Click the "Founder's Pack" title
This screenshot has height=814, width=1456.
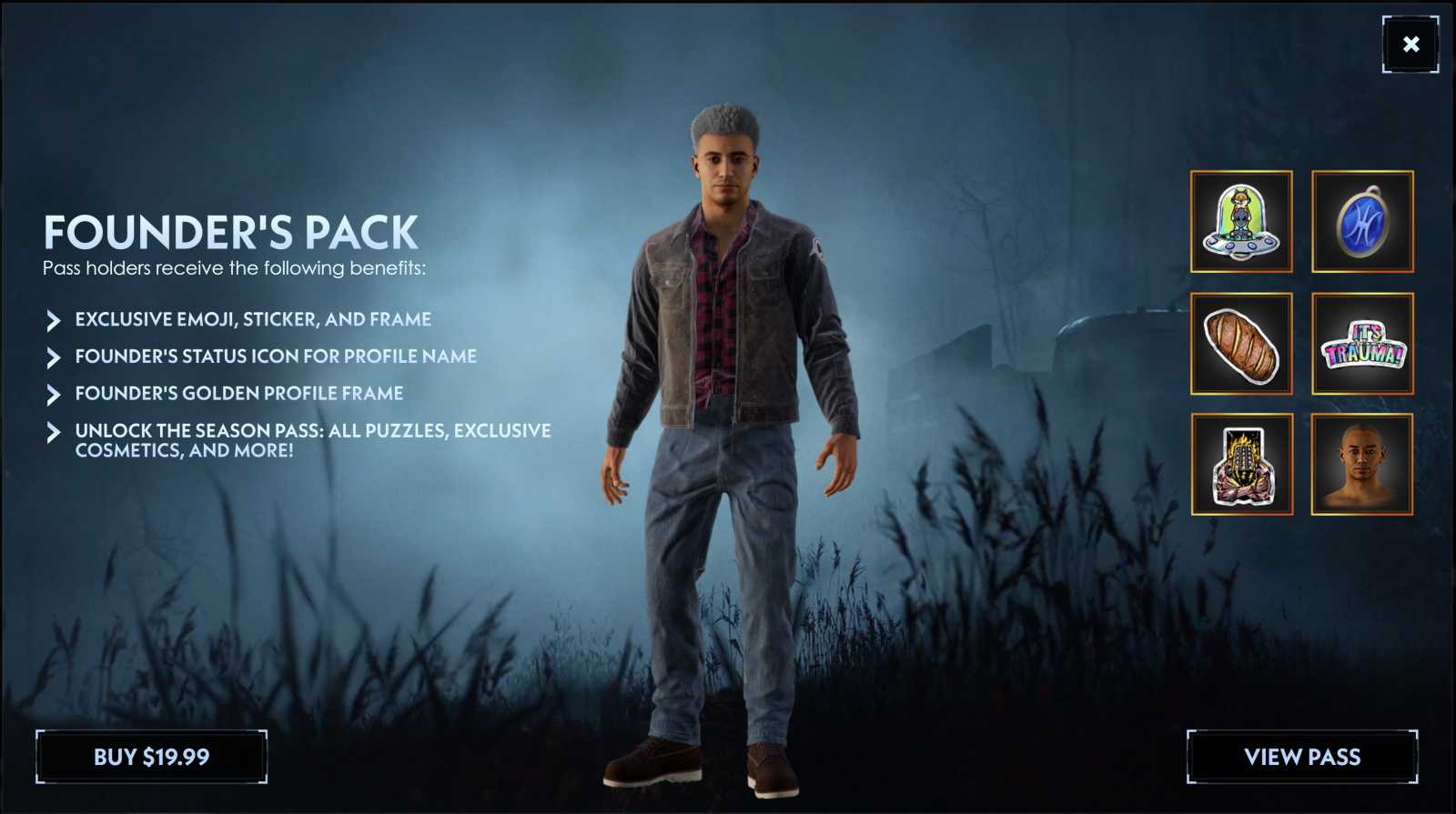point(230,234)
